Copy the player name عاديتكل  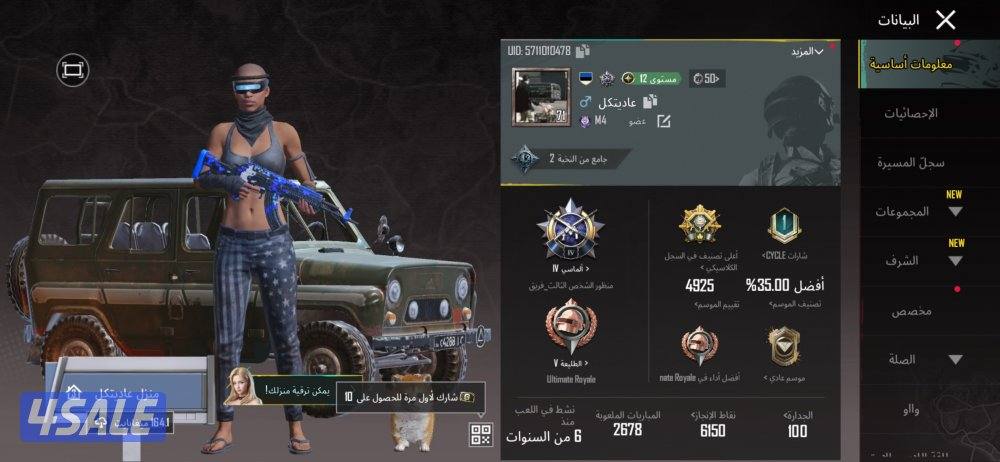(649, 102)
